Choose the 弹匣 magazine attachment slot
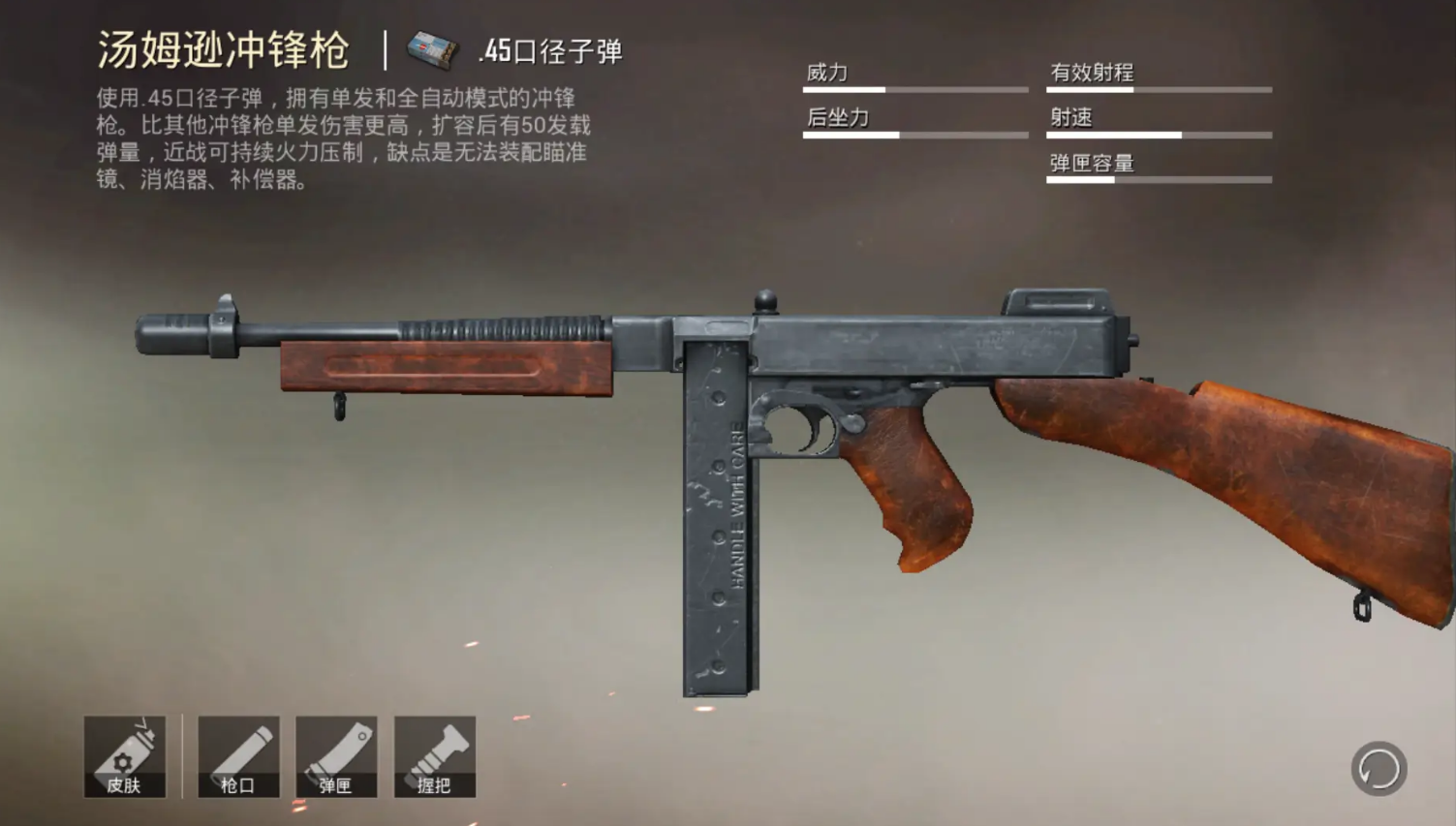 336,756
